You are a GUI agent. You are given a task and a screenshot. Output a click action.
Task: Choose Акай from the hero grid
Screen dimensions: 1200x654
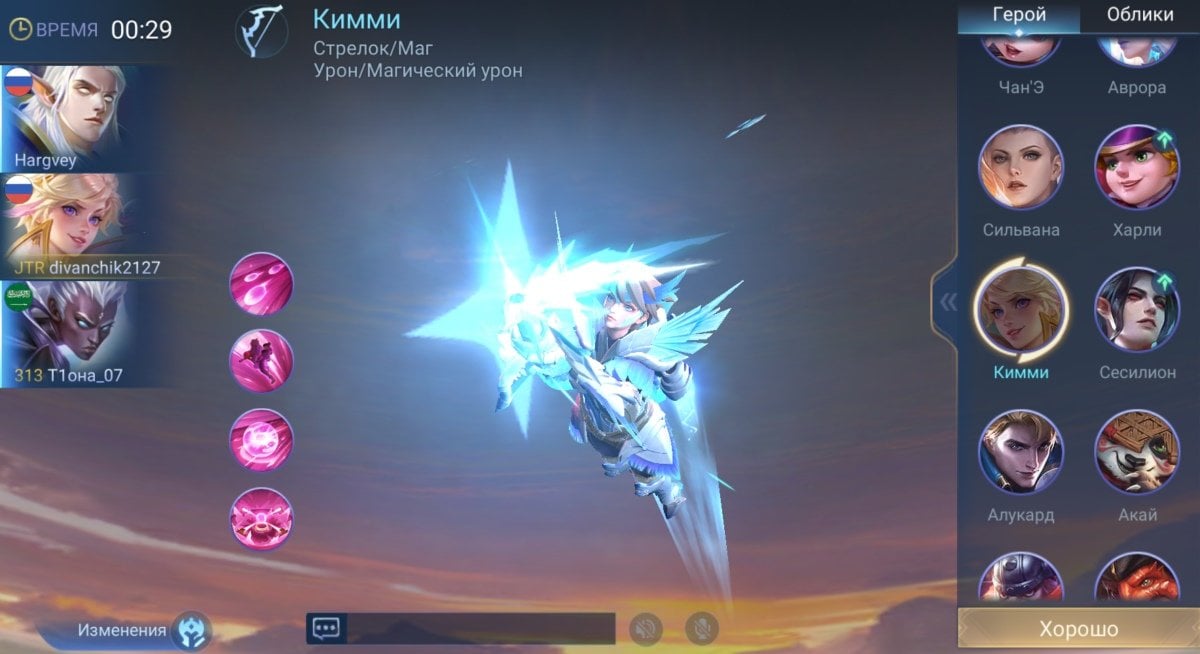click(1137, 452)
